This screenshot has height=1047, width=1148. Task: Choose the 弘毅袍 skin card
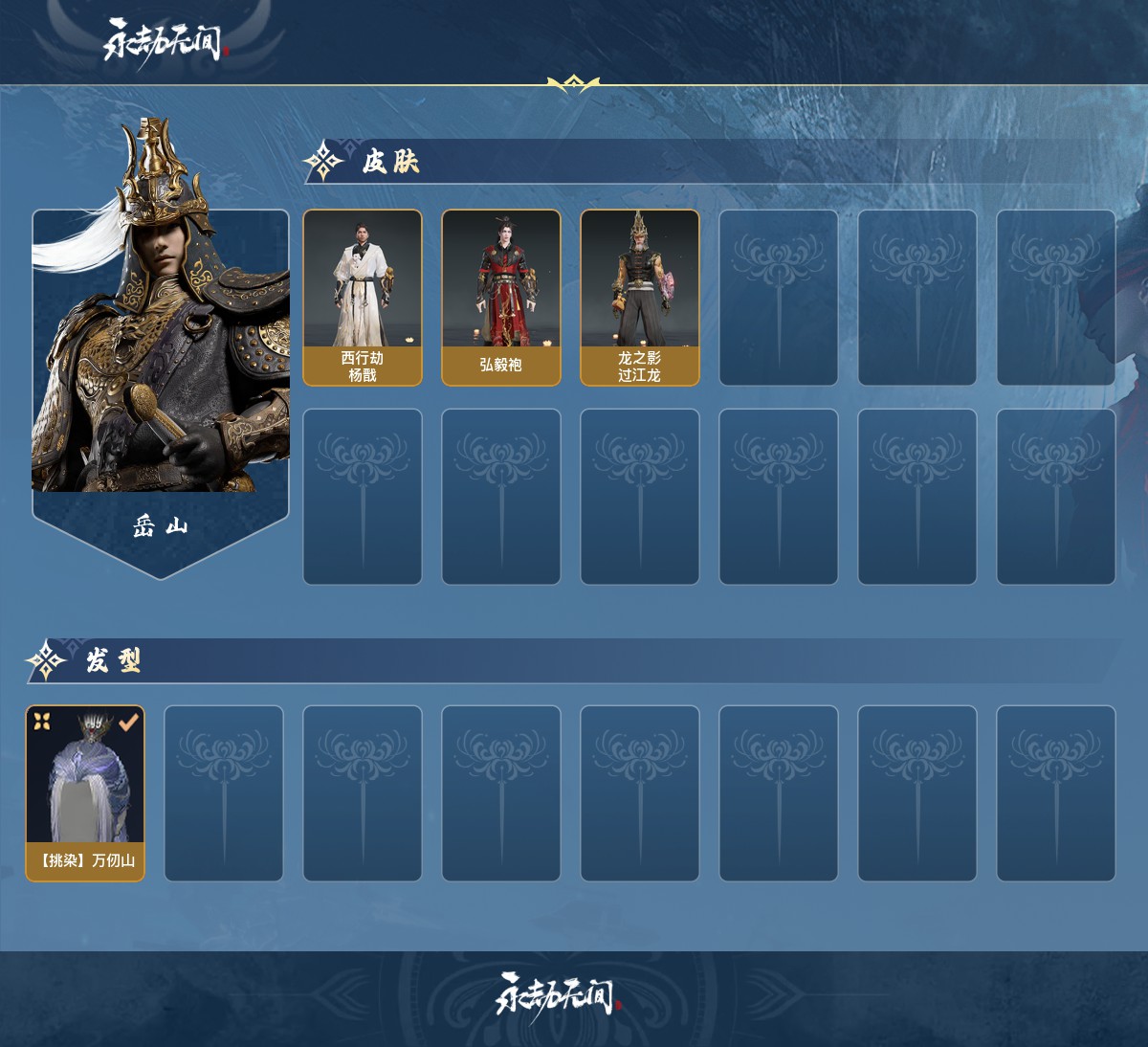[501, 298]
